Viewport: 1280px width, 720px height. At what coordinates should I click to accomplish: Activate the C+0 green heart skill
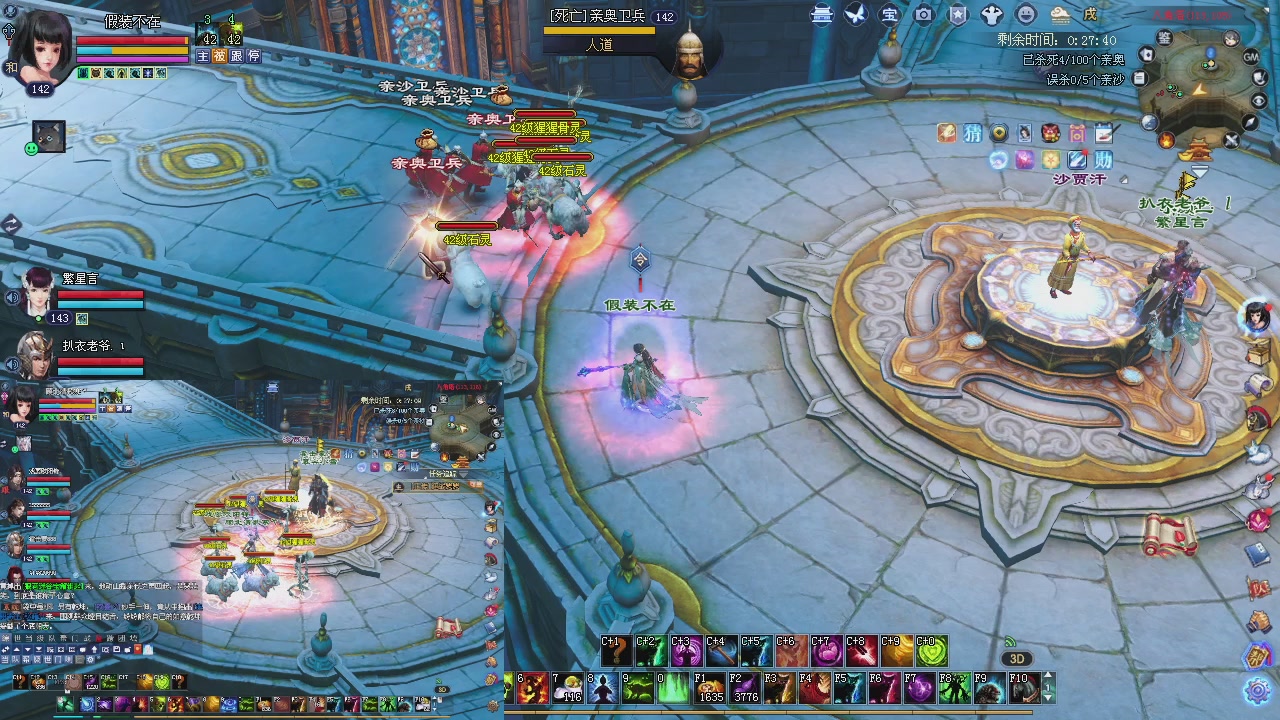tap(931, 652)
